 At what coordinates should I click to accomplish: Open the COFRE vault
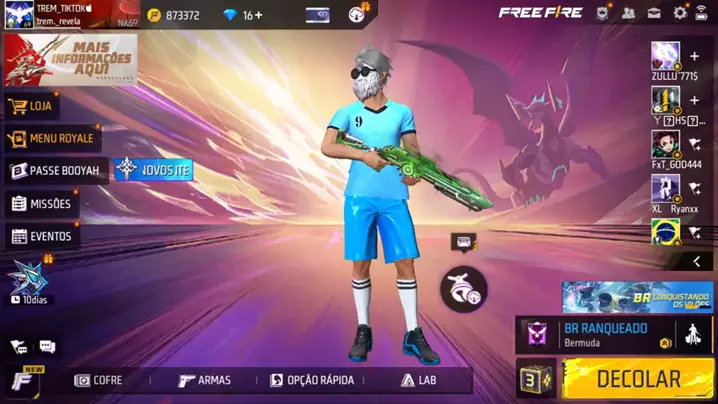click(x=99, y=380)
